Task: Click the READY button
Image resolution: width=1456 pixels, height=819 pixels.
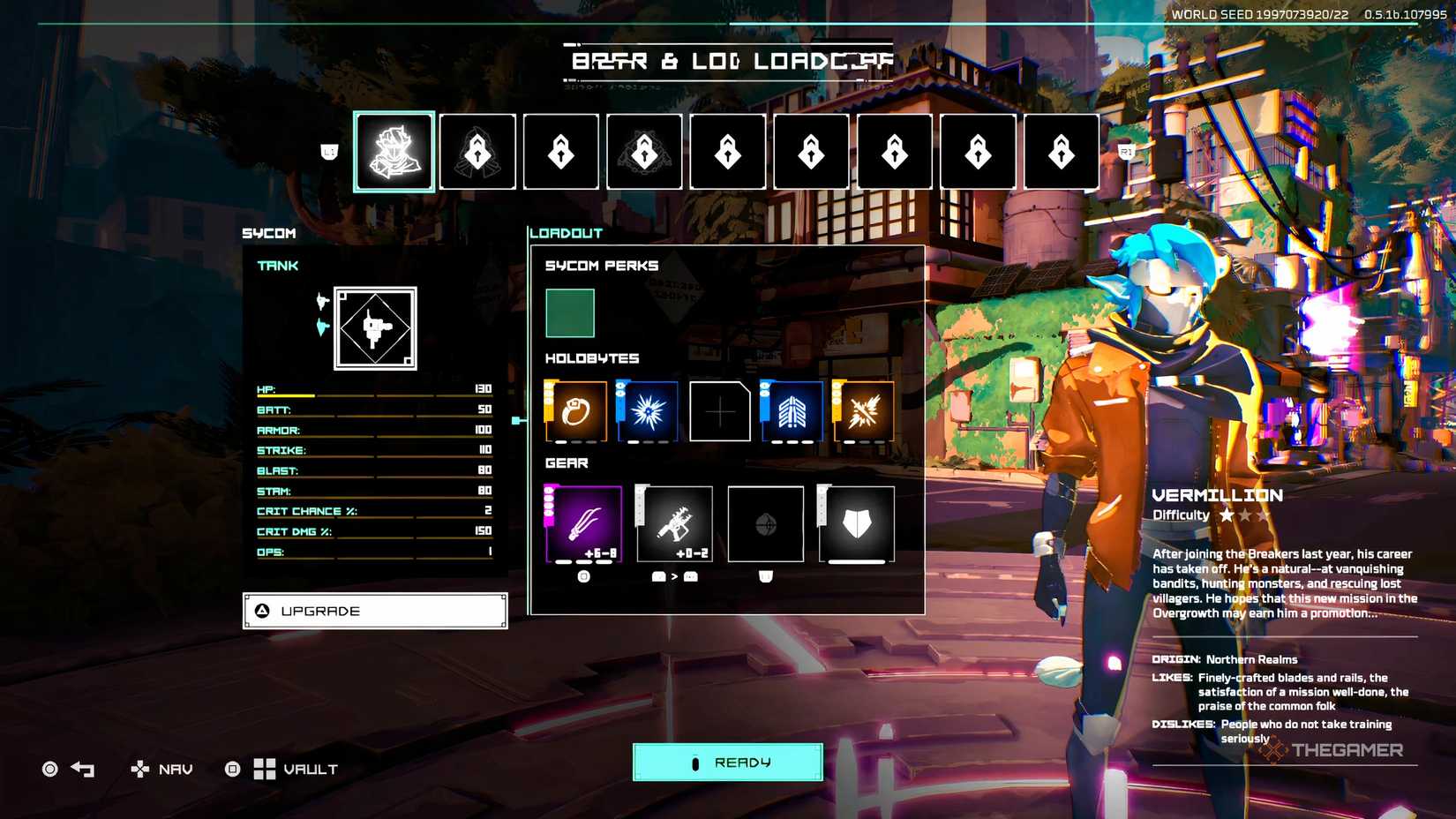Action: 725,762
